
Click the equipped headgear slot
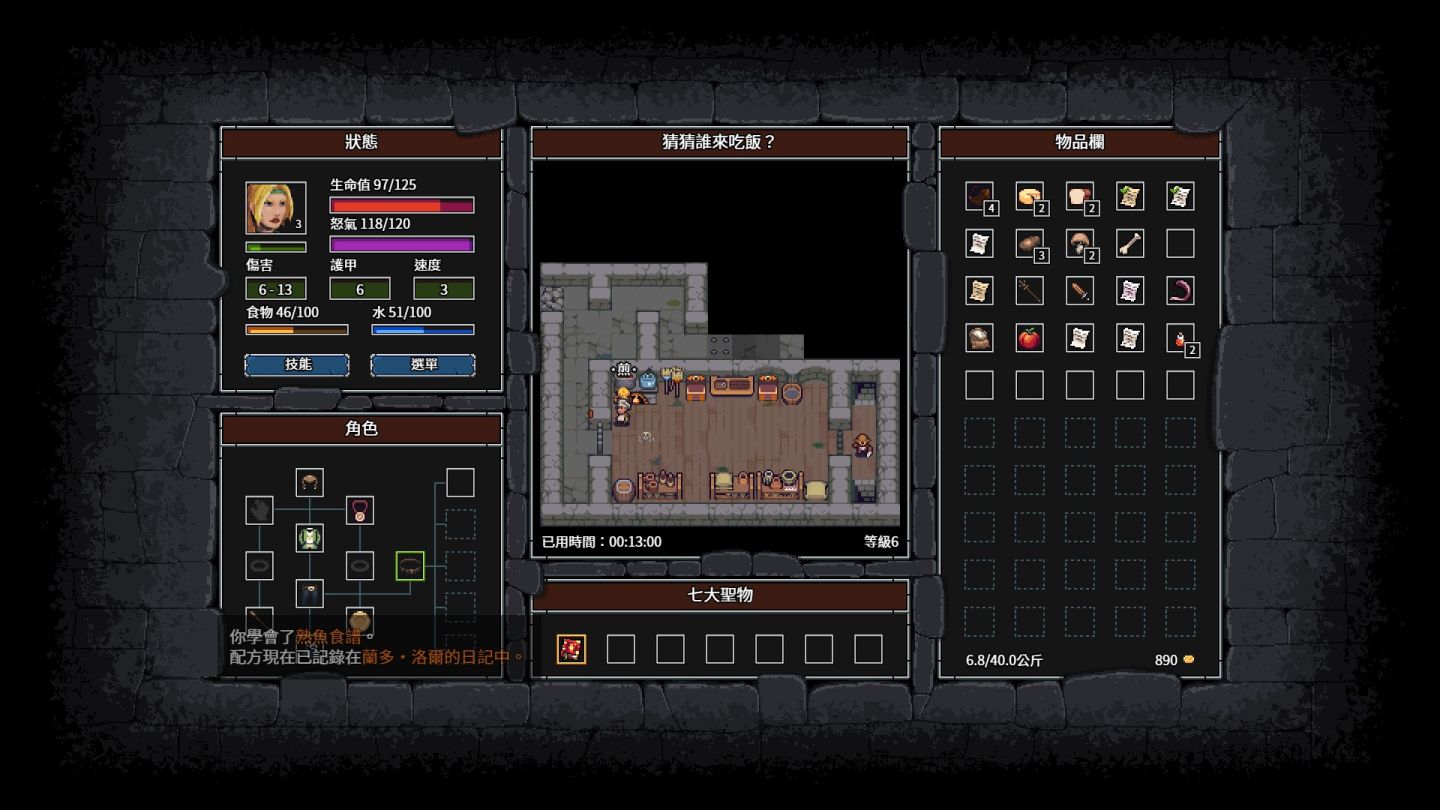309,483
